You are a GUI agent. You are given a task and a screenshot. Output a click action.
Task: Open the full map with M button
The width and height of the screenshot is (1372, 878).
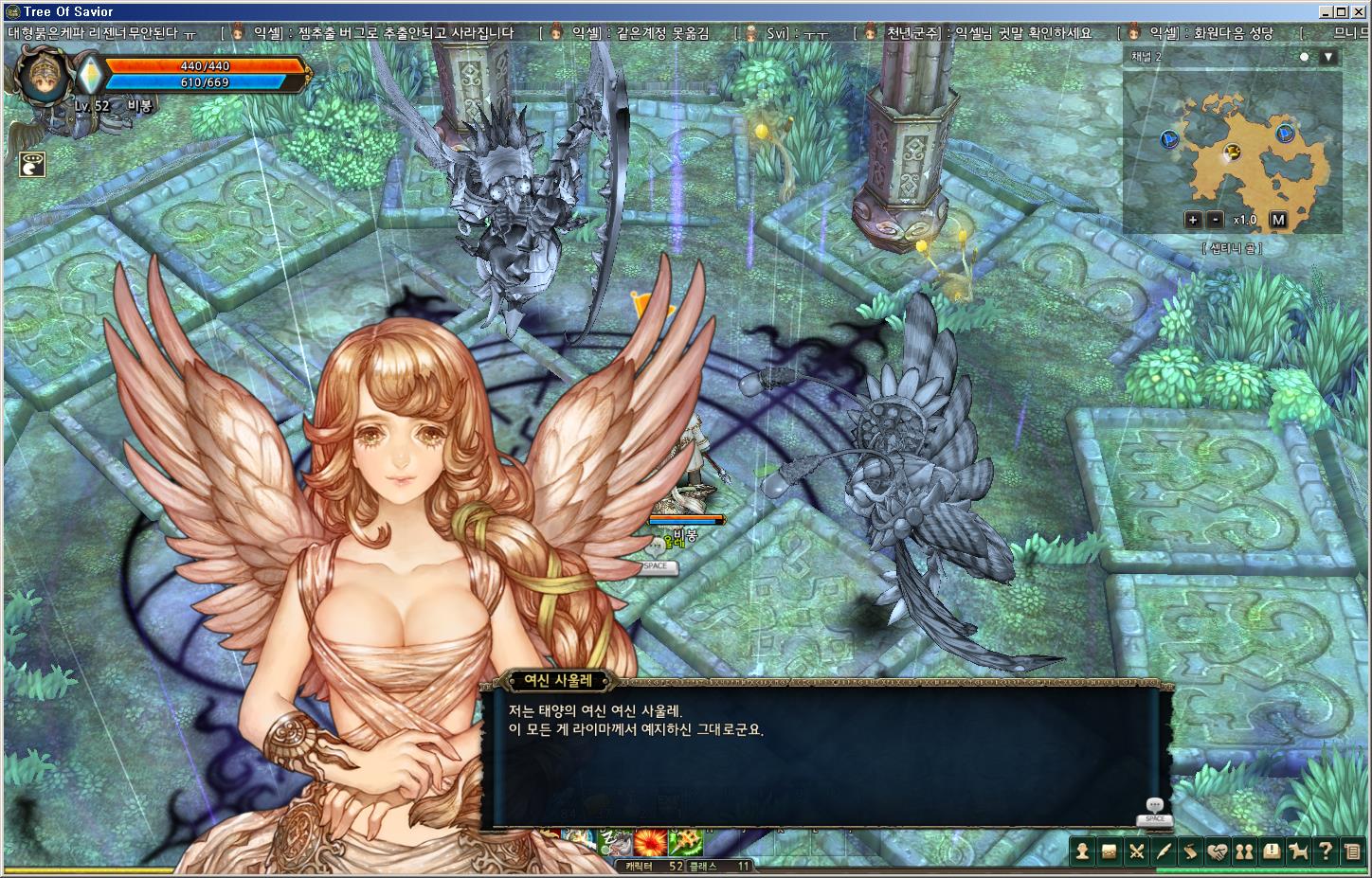(x=1278, y=220)
